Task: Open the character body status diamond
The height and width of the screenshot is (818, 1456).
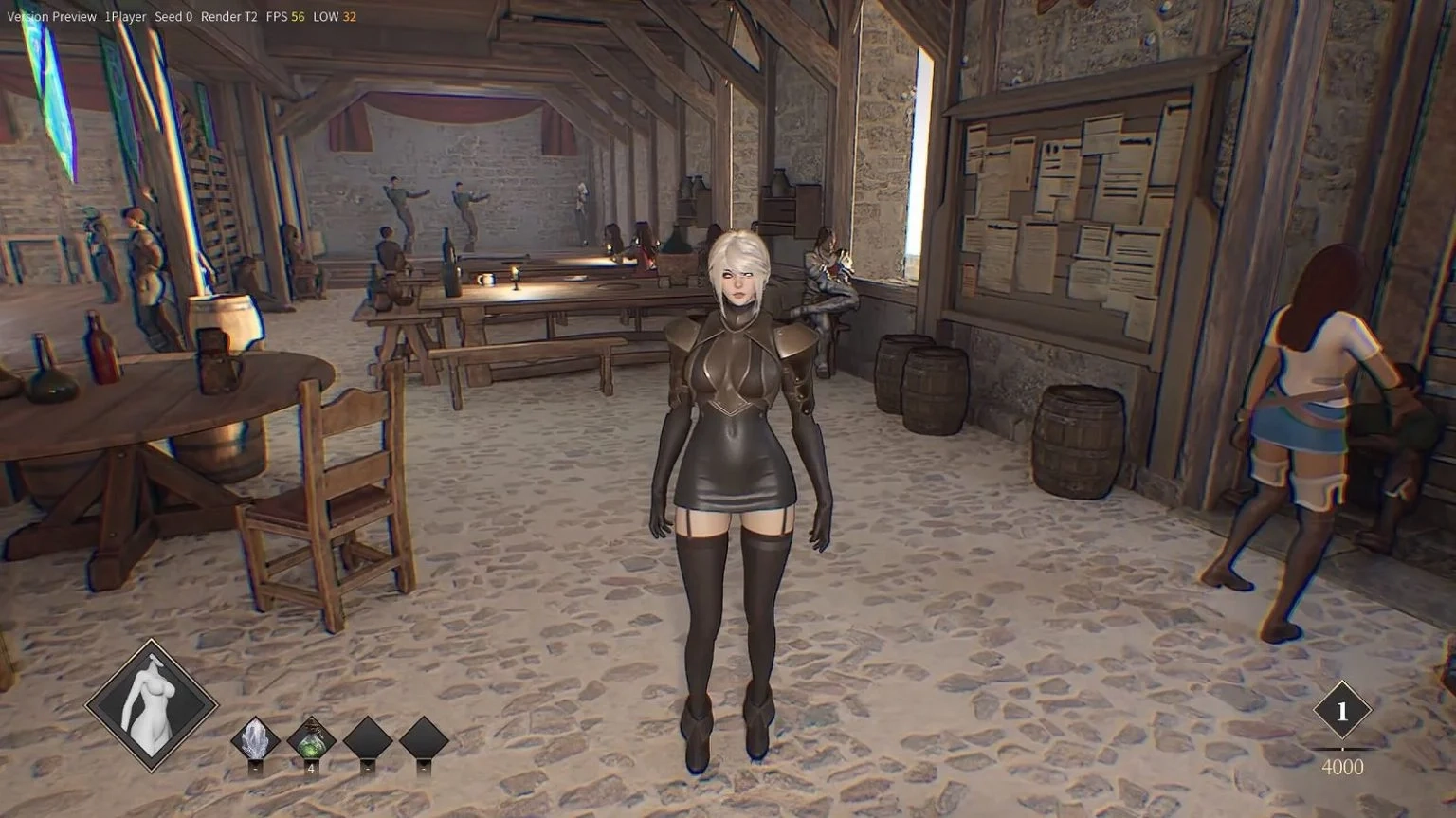Action: point(152,705)
